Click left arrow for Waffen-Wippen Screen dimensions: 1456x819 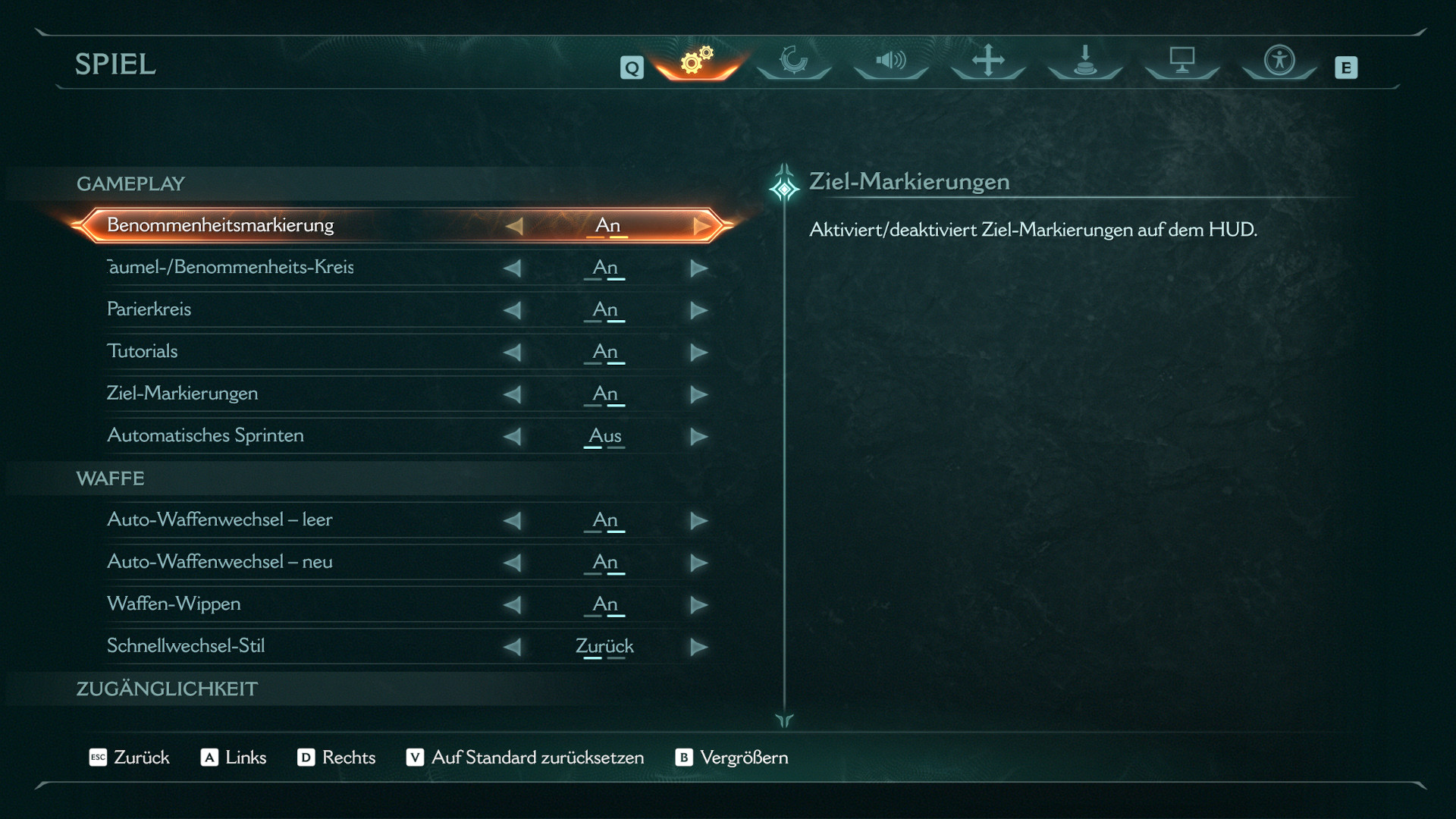point(513,604)
